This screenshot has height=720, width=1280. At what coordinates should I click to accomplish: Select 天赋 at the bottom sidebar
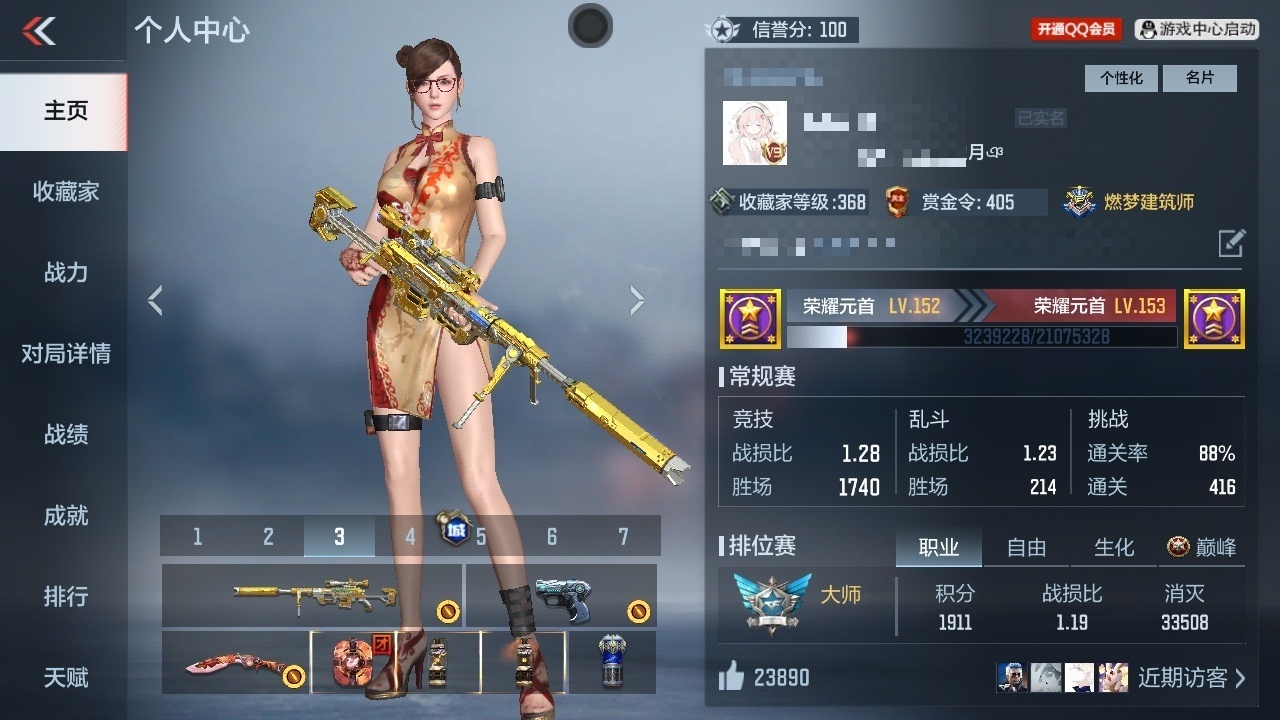(64, 677)
